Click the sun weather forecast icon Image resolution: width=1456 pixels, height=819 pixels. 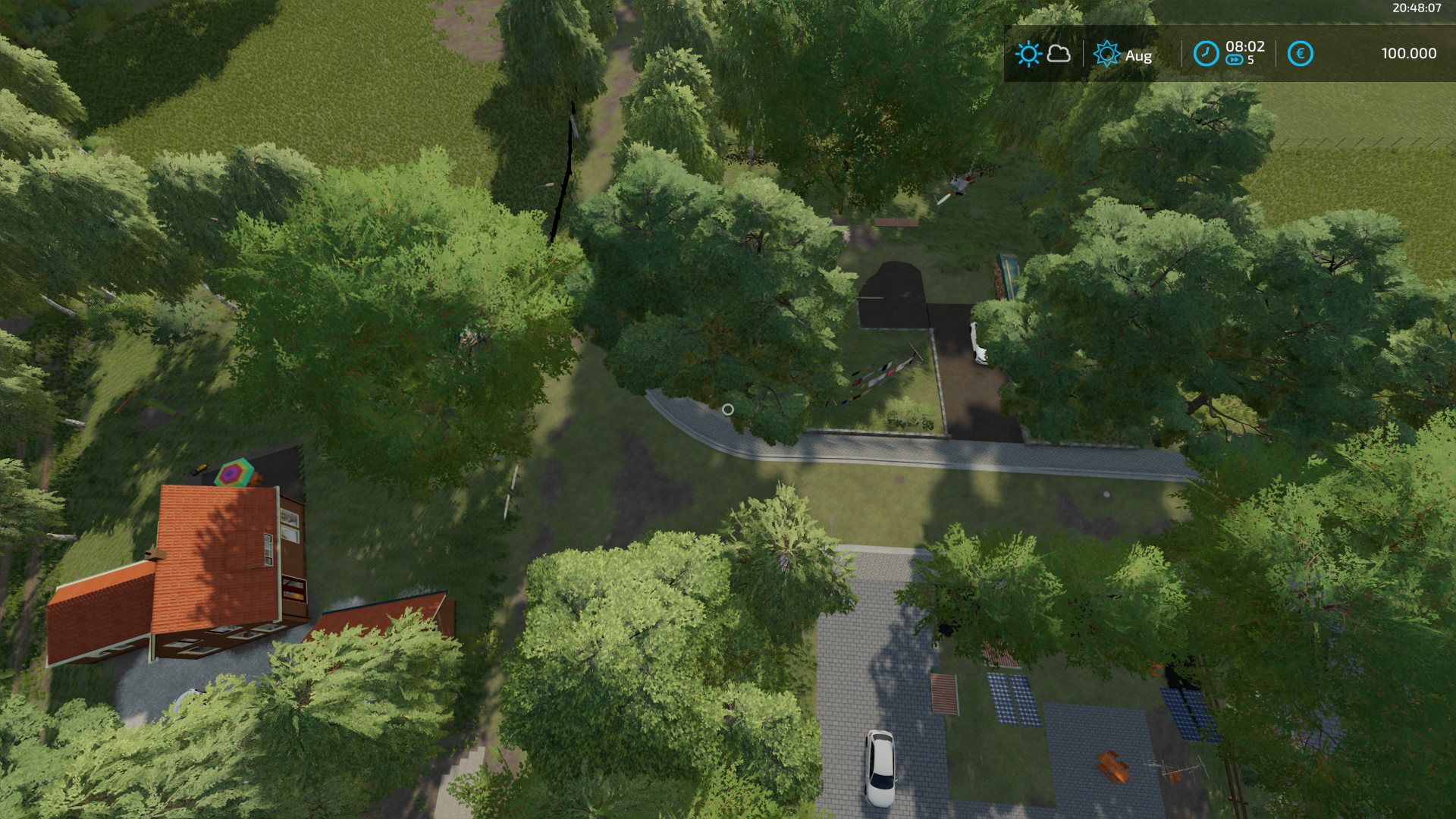point(1028,54)
